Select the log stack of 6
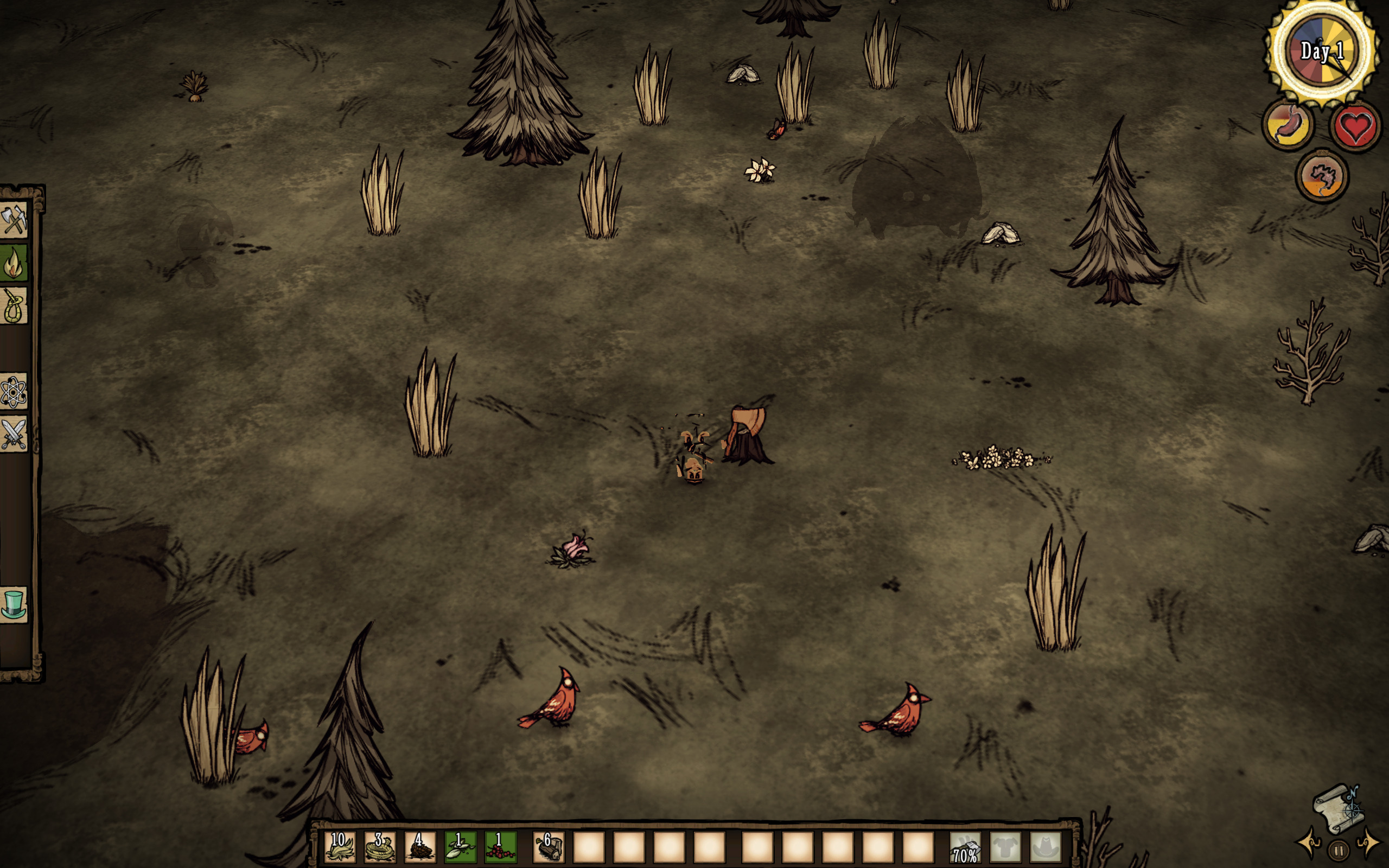This screenshot has height=868, width=1389. (549, 847)
